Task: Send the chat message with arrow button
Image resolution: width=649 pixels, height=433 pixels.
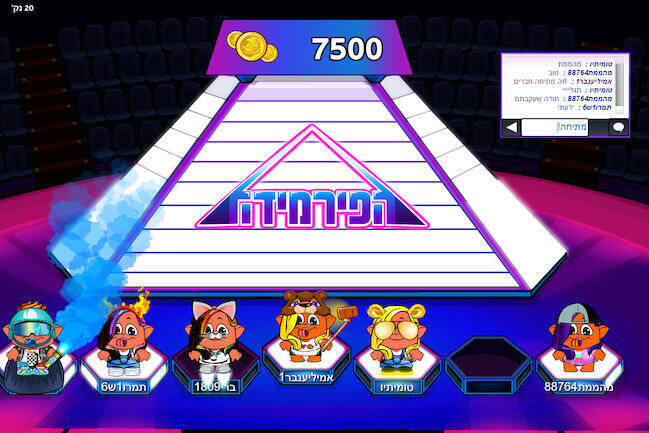Action: click(511, 128)
